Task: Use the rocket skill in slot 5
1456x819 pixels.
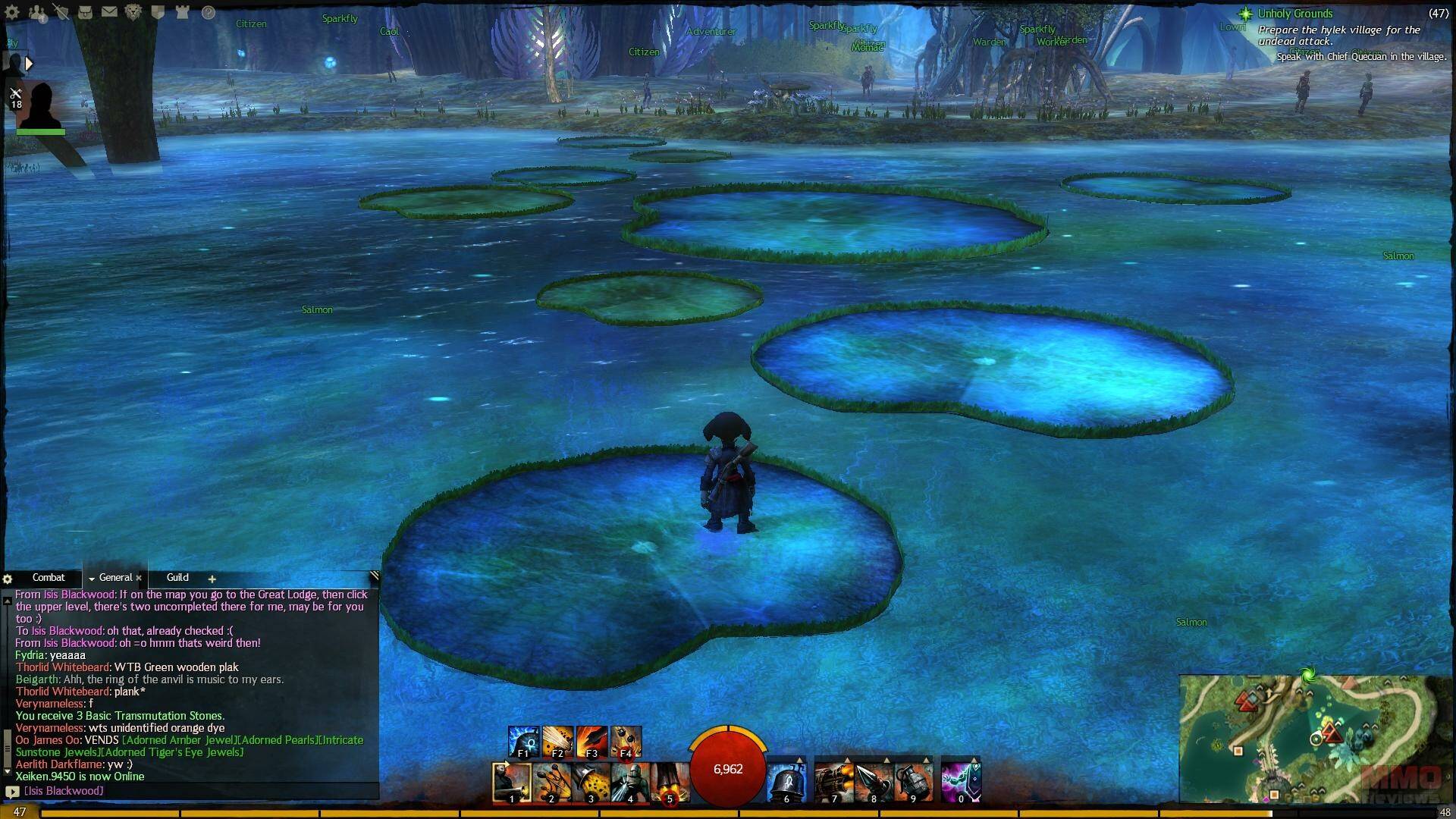Action: [670, 783]
